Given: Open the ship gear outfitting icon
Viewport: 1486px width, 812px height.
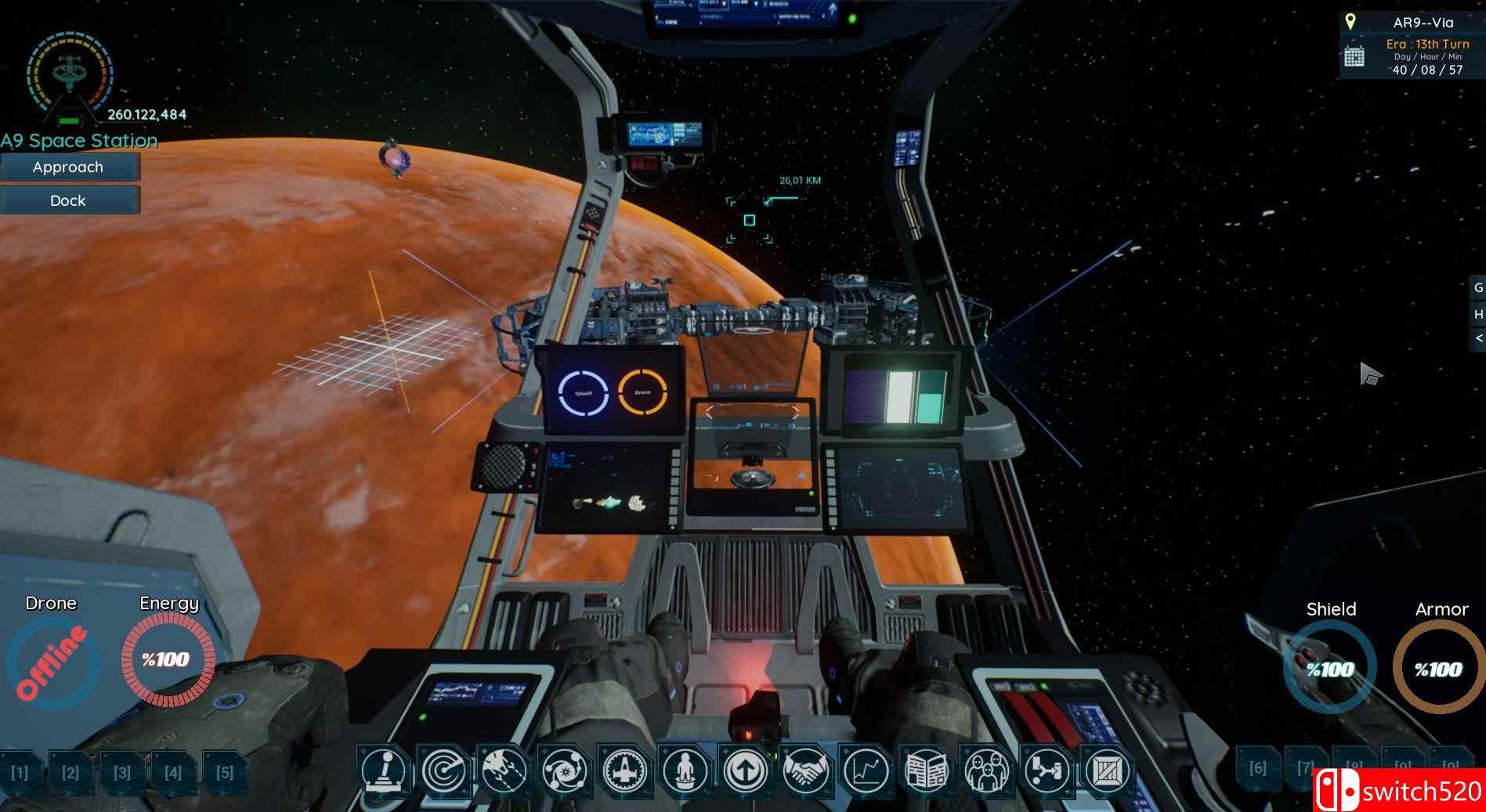Looking at the screenshot, I should coord(624,770).
